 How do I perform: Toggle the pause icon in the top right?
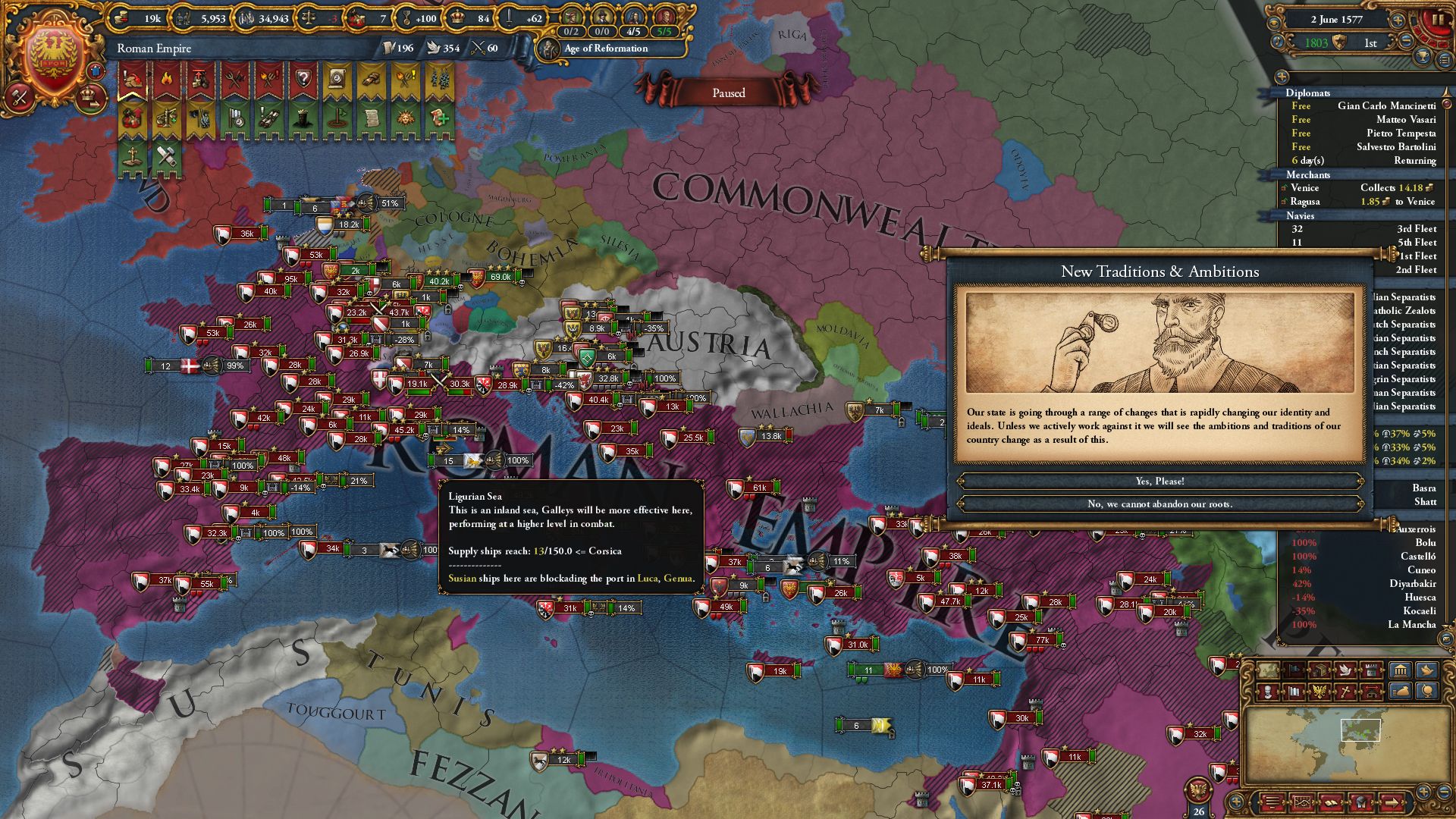[x=1436, y=19]
